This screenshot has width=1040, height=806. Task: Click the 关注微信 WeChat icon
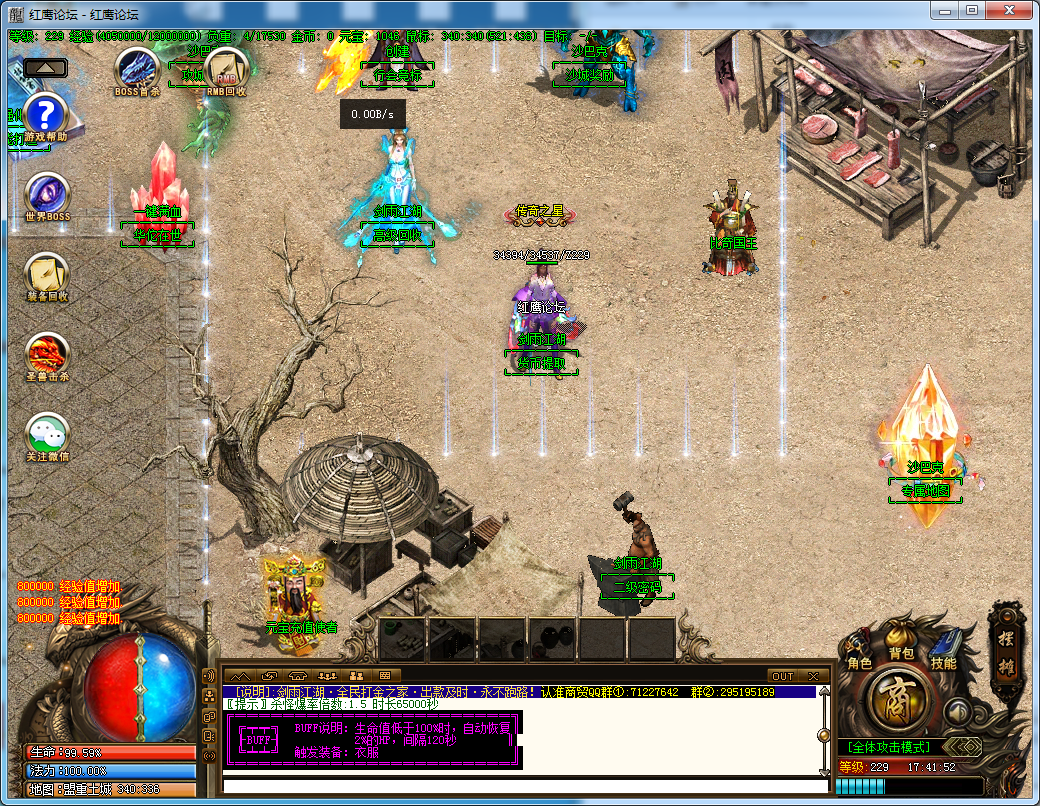pyautogui.click(x=46, y=433)
